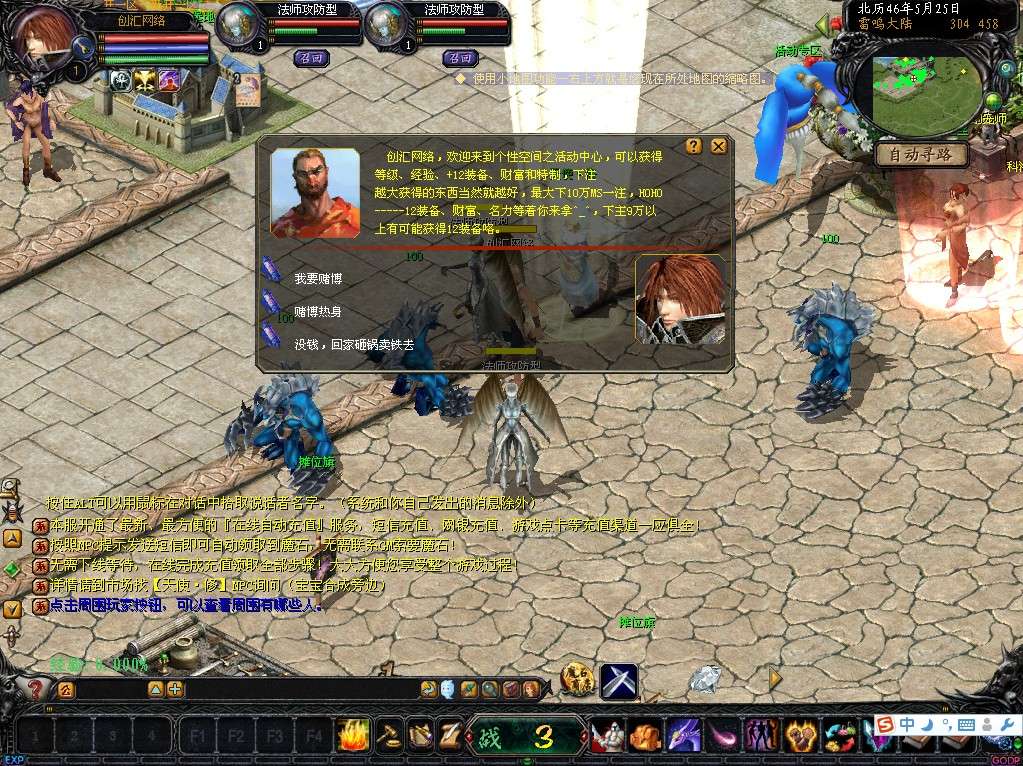Use the crossed swords attack skill icon

[619, 681]
